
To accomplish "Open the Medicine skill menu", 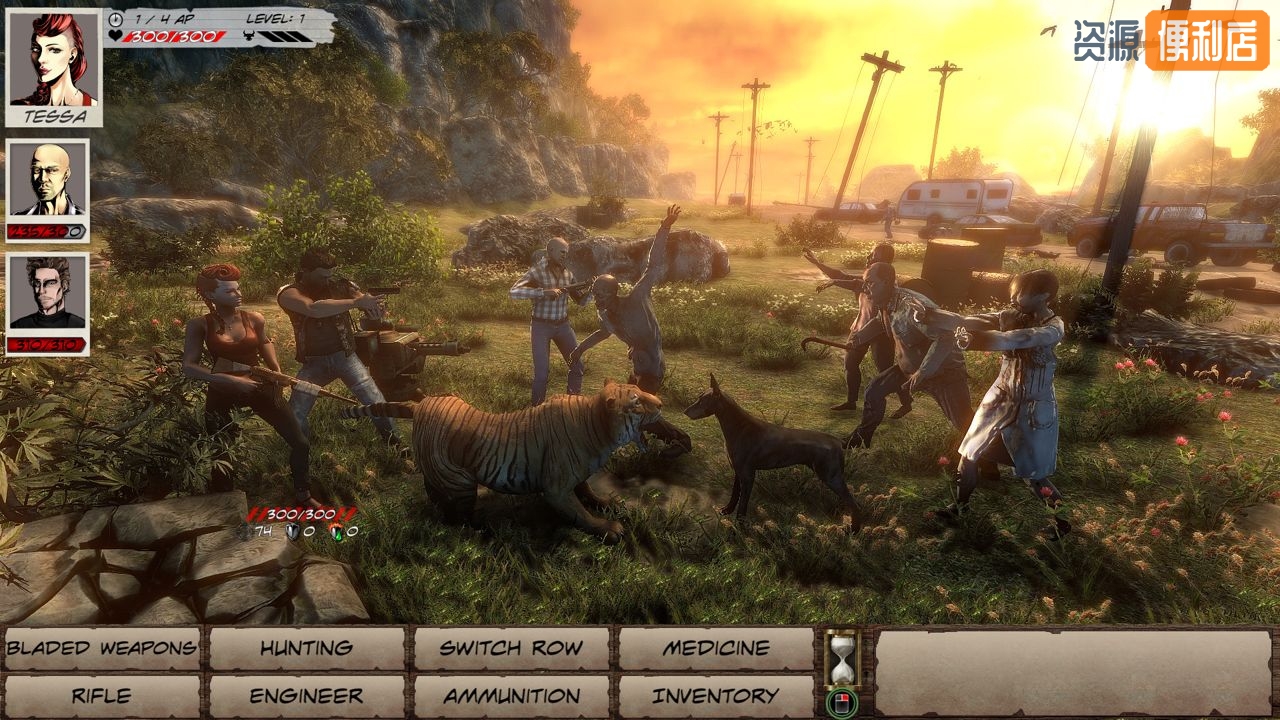I will 716,648.
